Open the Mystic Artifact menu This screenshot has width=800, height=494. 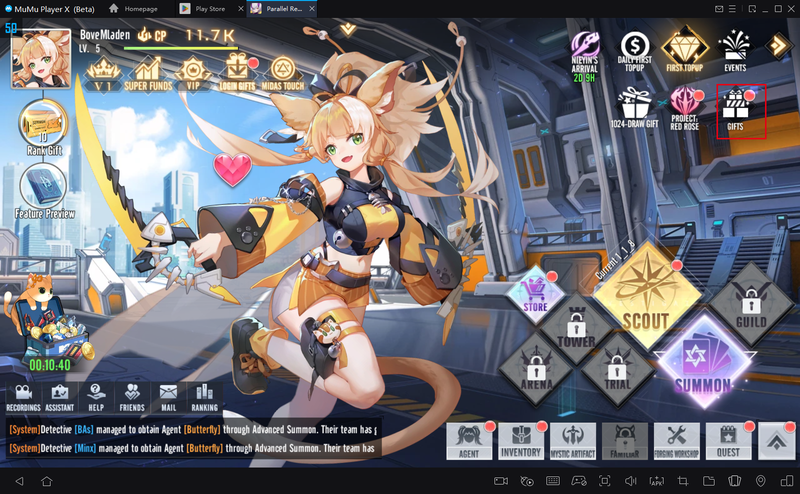point(573,438)
